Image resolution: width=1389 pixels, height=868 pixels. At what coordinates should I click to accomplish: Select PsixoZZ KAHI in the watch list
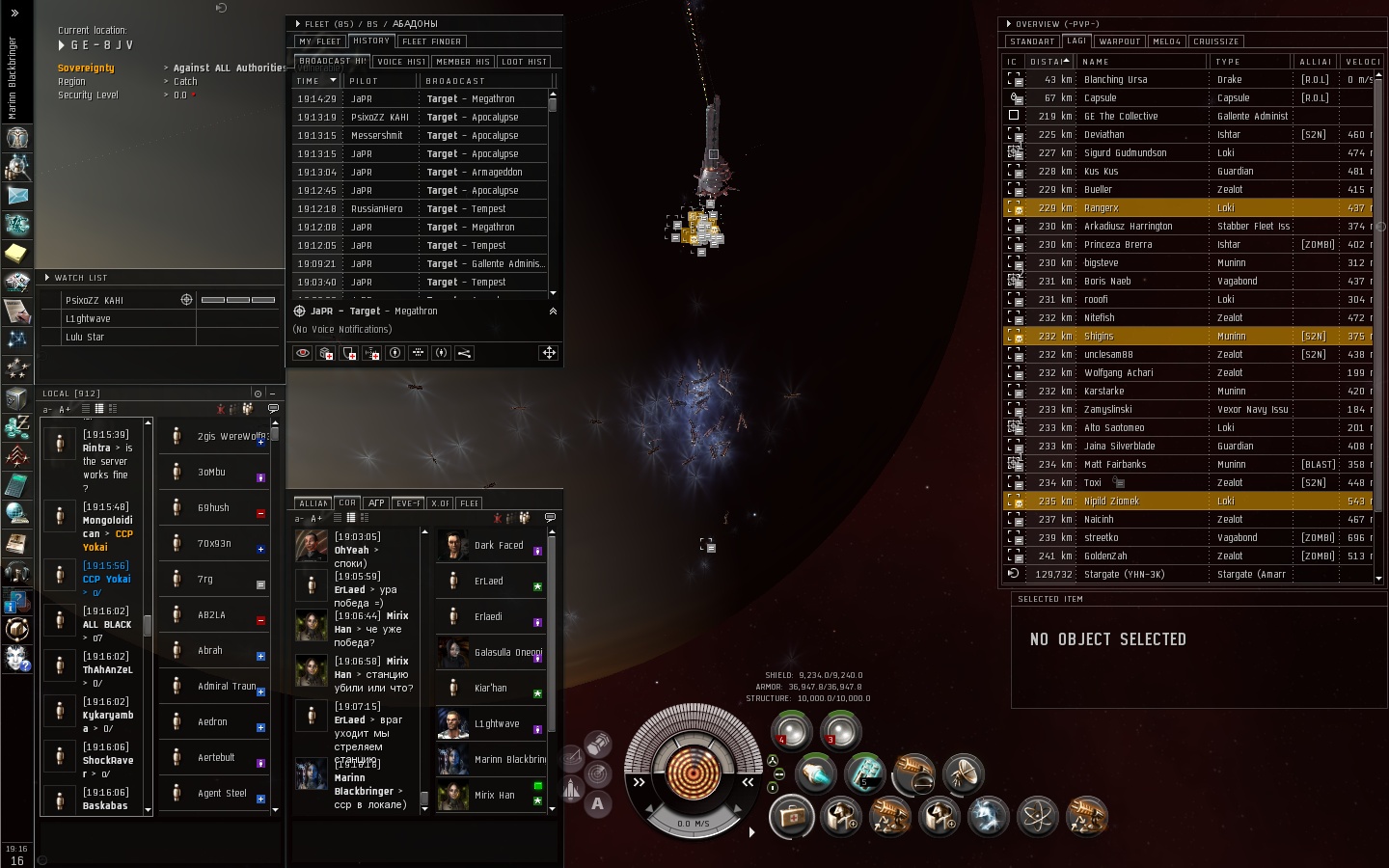coord(95,301)
